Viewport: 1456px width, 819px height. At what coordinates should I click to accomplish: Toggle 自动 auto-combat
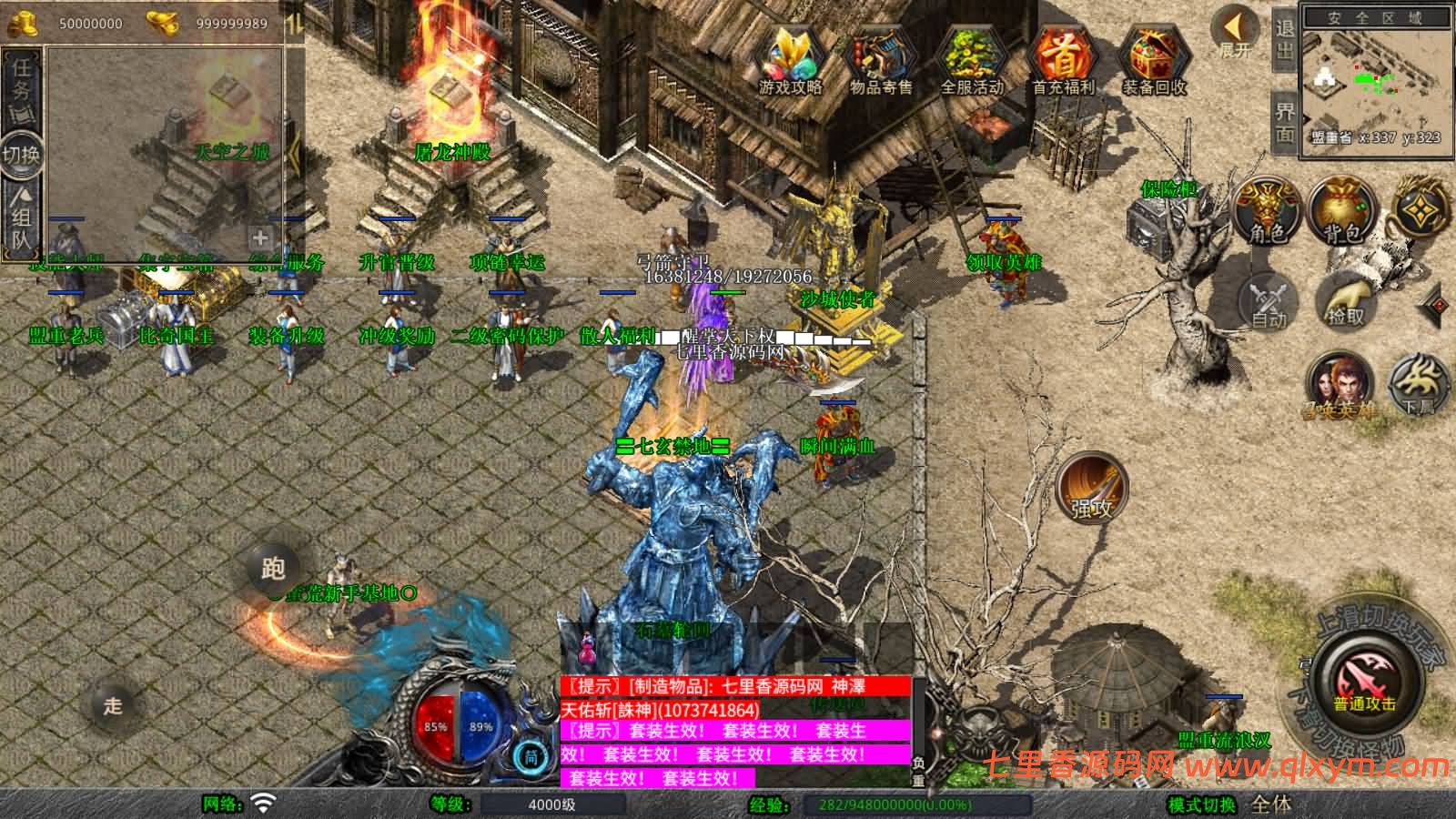[1268, 300]
